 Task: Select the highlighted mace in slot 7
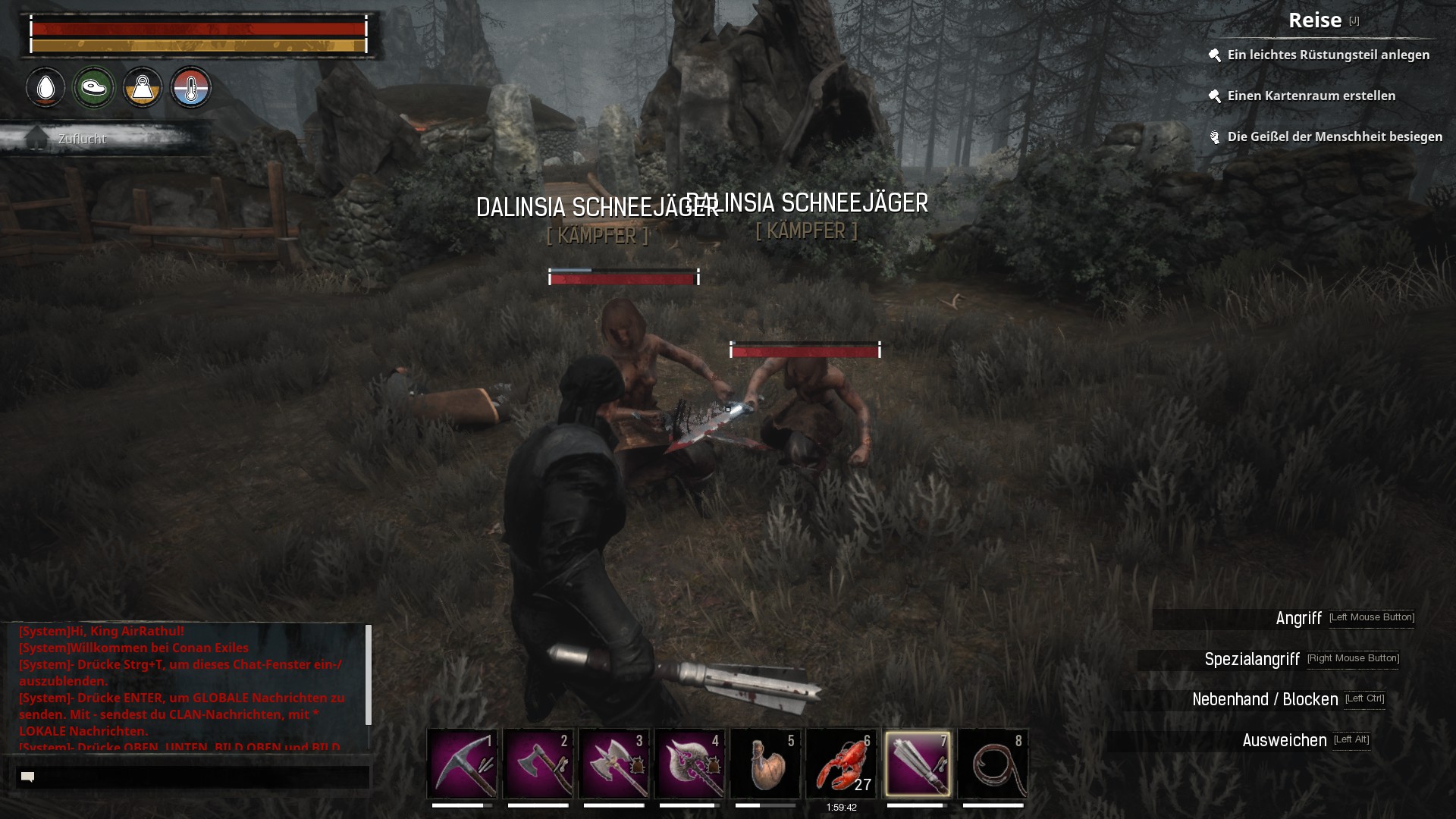point(917,763)
